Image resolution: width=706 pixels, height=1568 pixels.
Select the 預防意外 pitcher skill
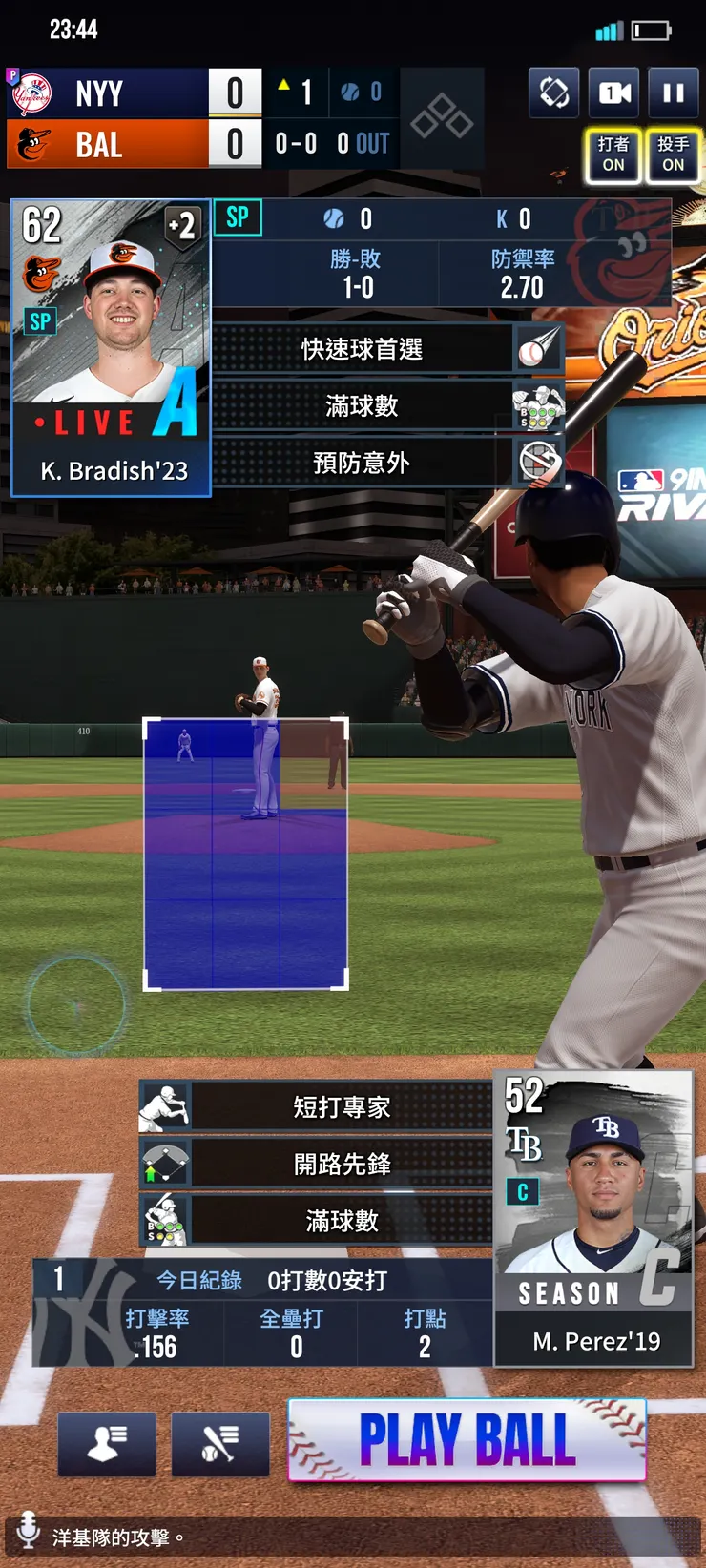362,463
